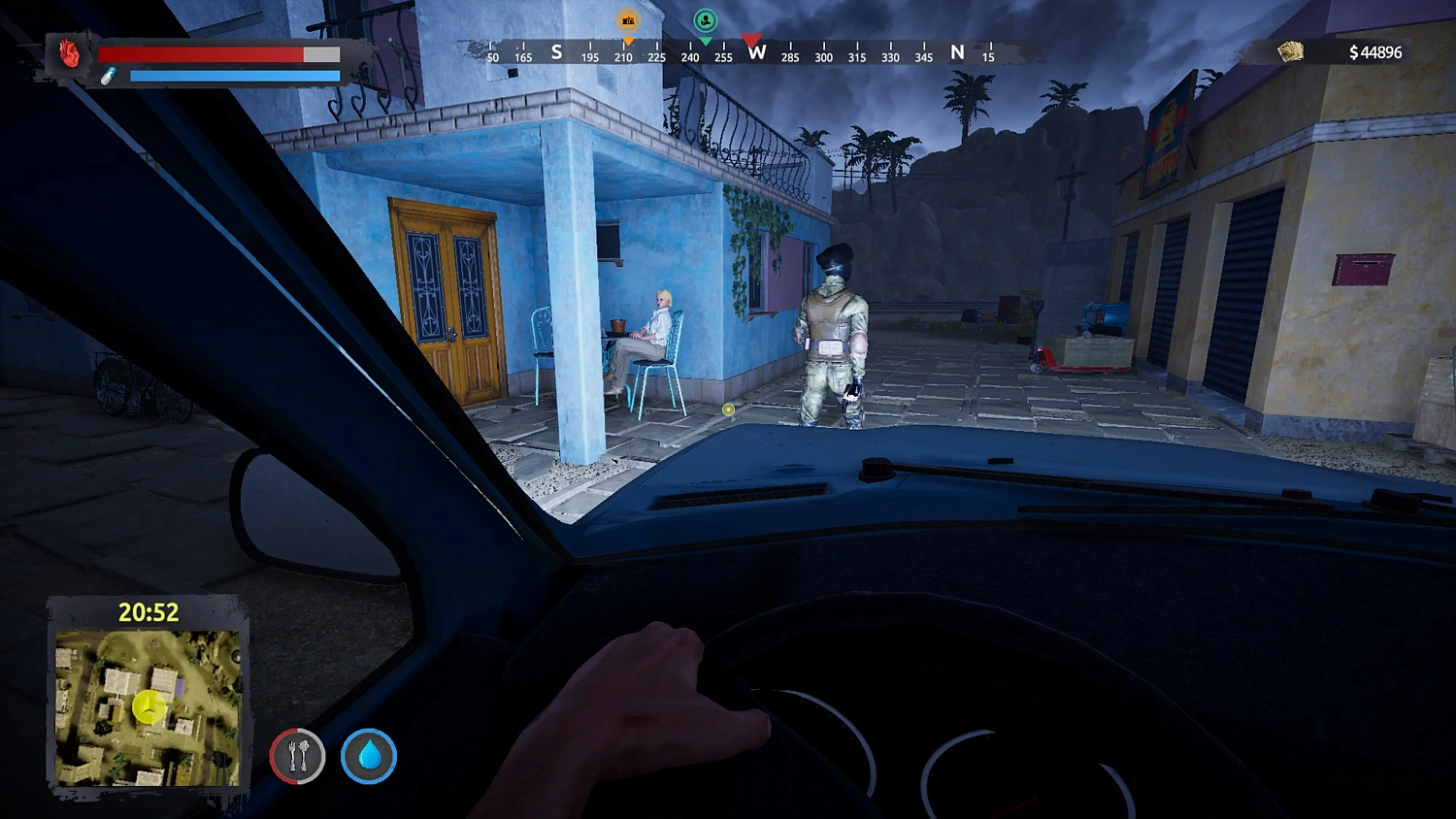Click the red heading triangle on the compass

[x=750, y=42]
